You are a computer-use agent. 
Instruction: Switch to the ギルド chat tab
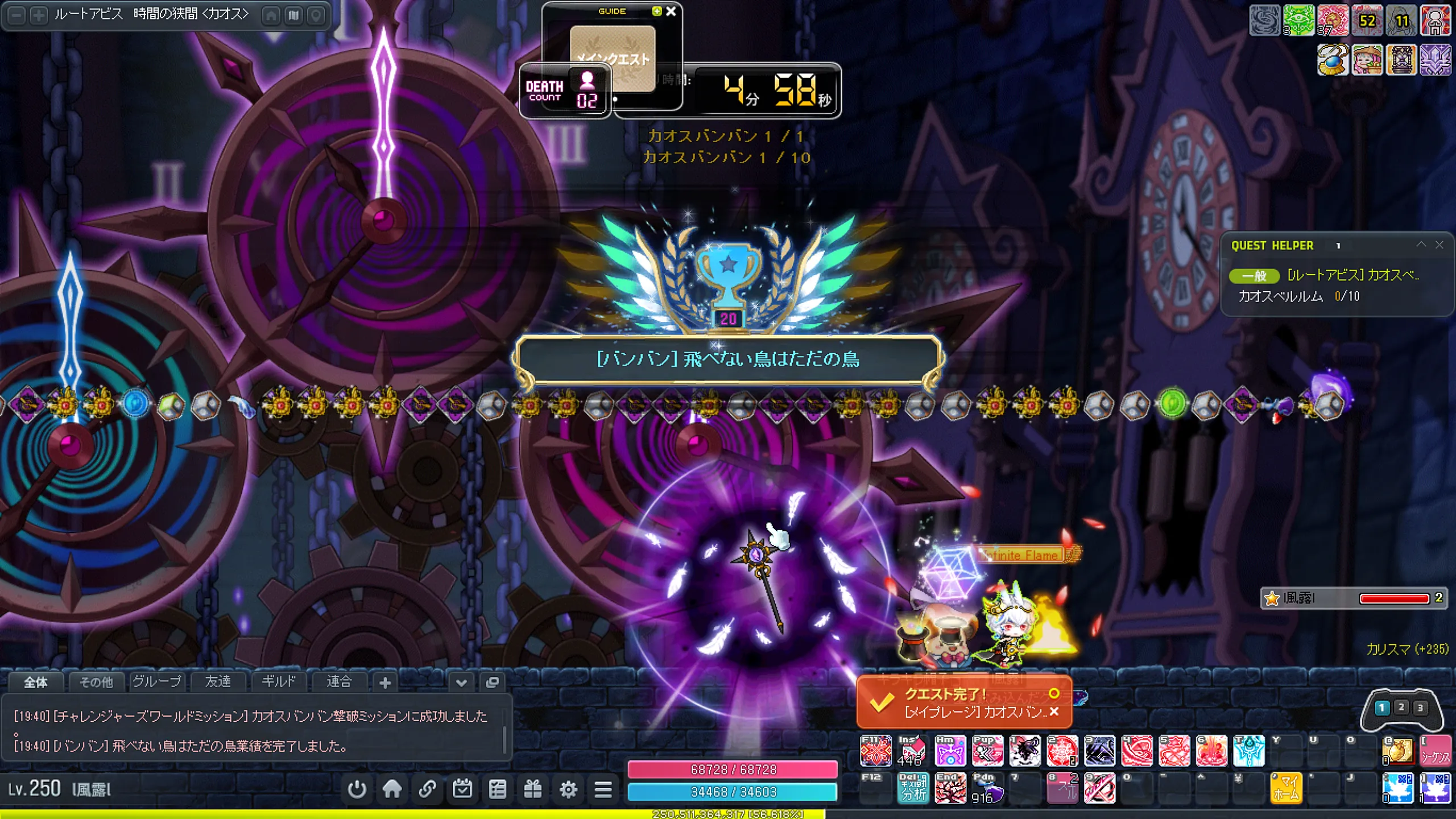tap(278, 681)
